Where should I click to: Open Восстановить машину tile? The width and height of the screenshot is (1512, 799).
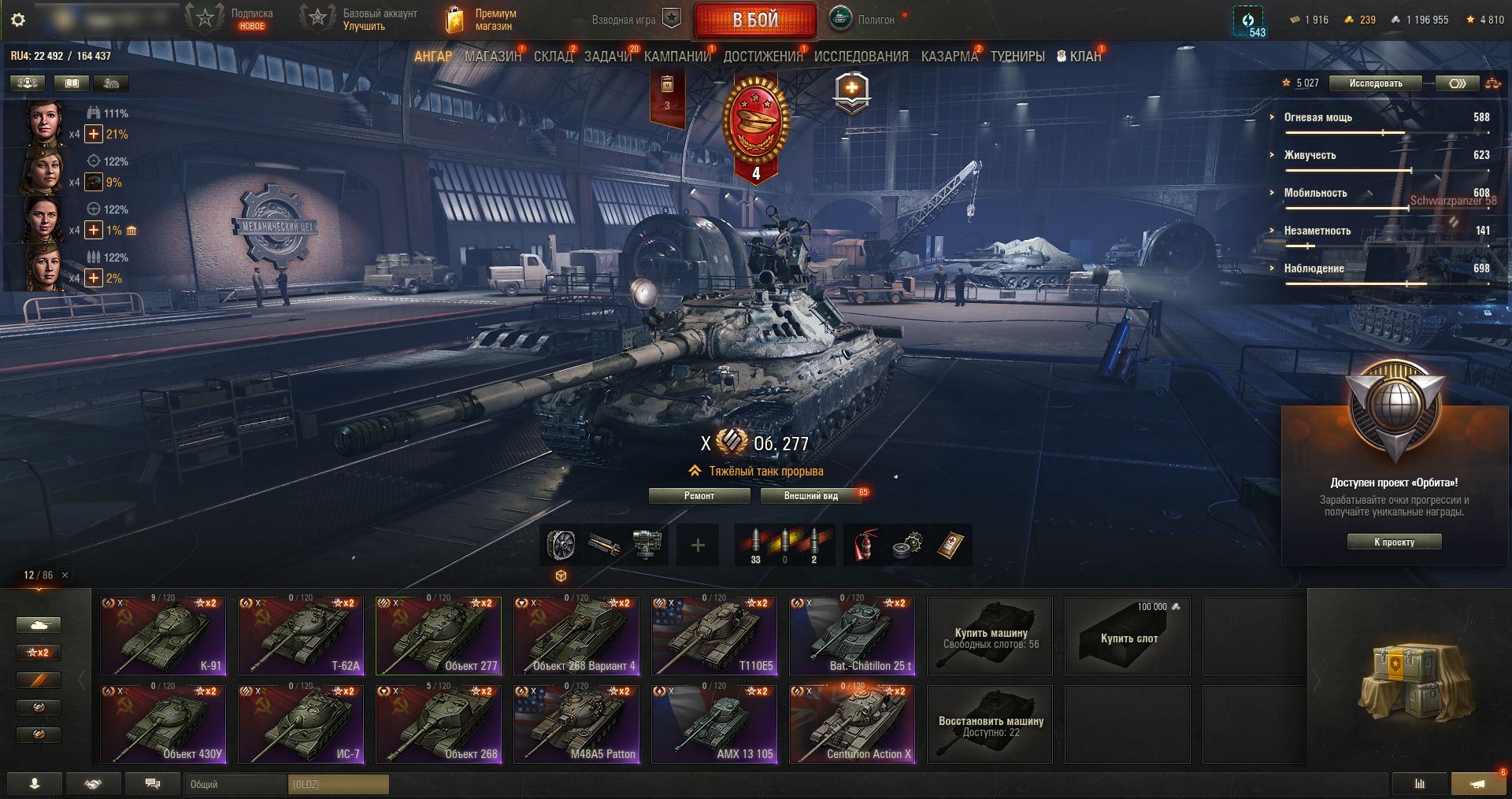pyautogui.click(x=990, y=724)
